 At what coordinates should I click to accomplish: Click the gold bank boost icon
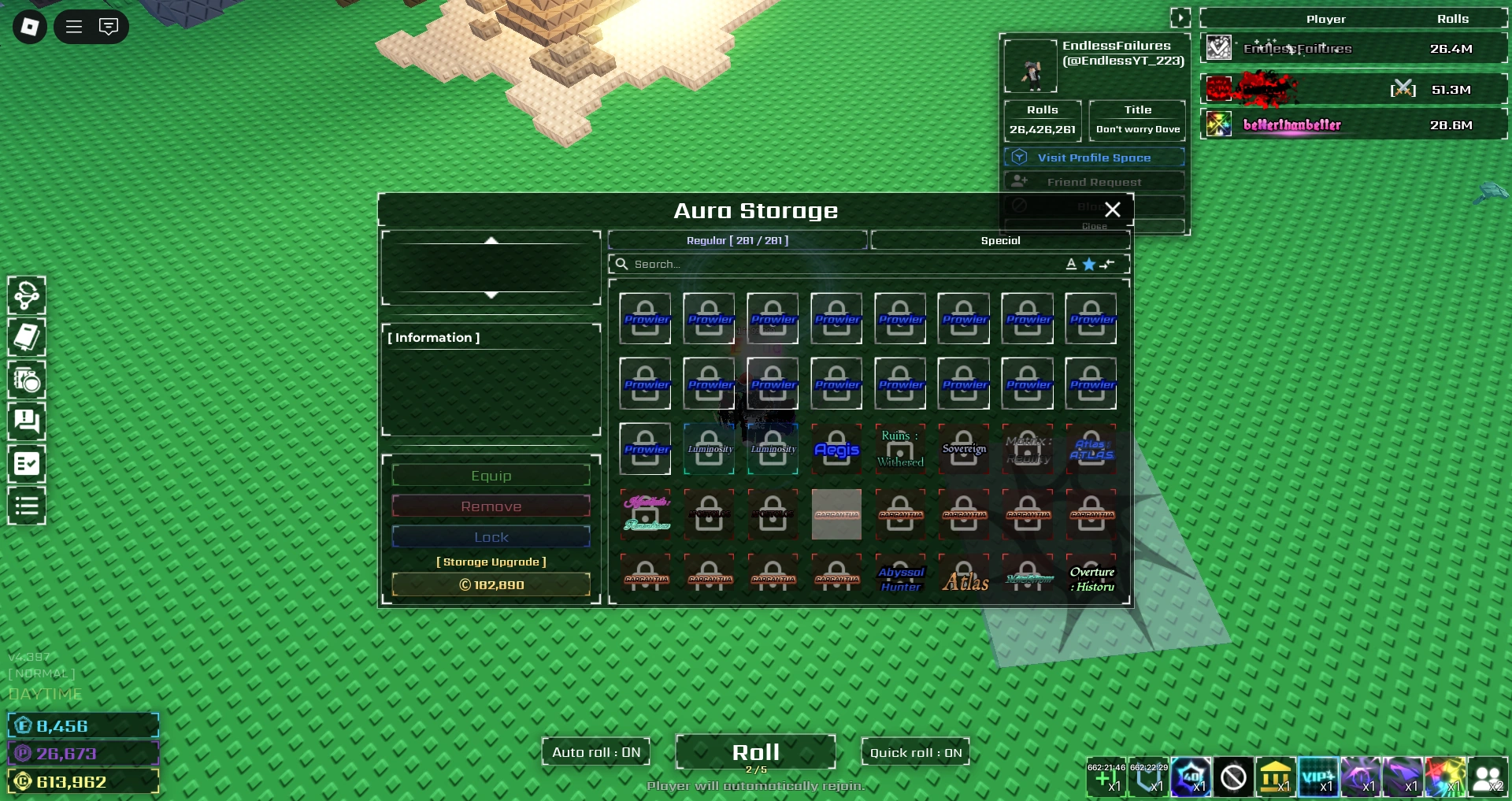pyautogui.click(x=1277, y=778)
